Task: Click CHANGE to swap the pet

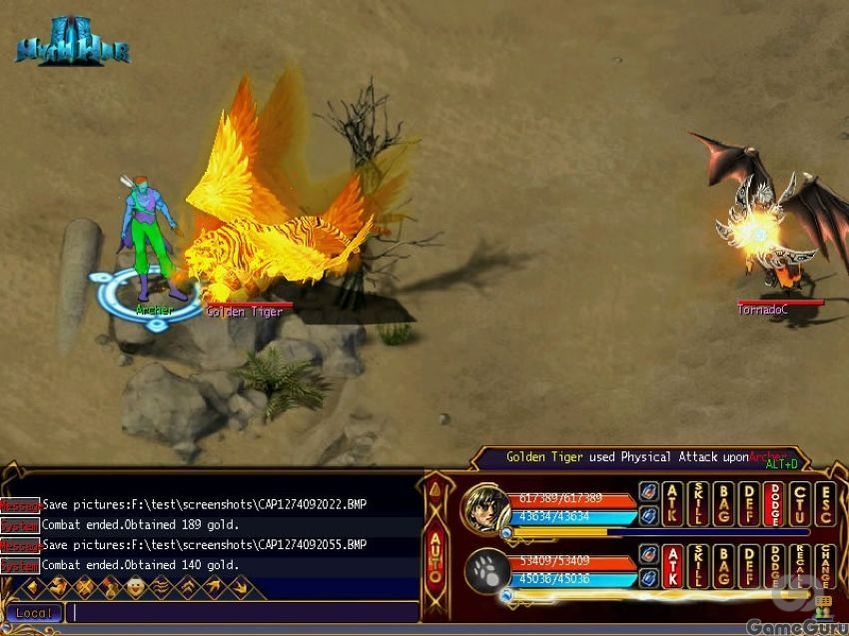Action: point(825,566)
